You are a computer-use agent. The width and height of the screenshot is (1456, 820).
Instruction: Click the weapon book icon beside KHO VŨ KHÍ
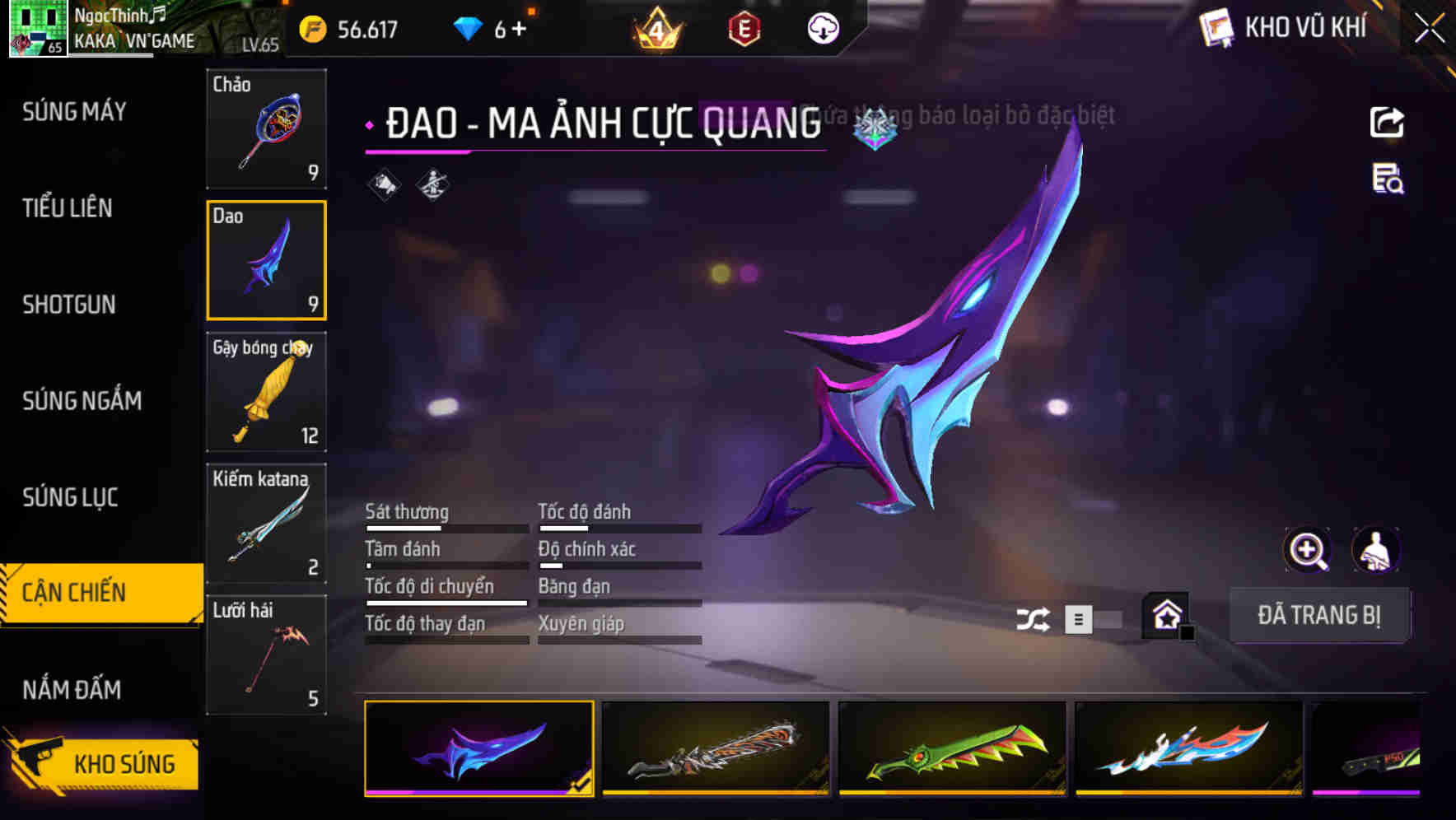tap(1214, 27)
